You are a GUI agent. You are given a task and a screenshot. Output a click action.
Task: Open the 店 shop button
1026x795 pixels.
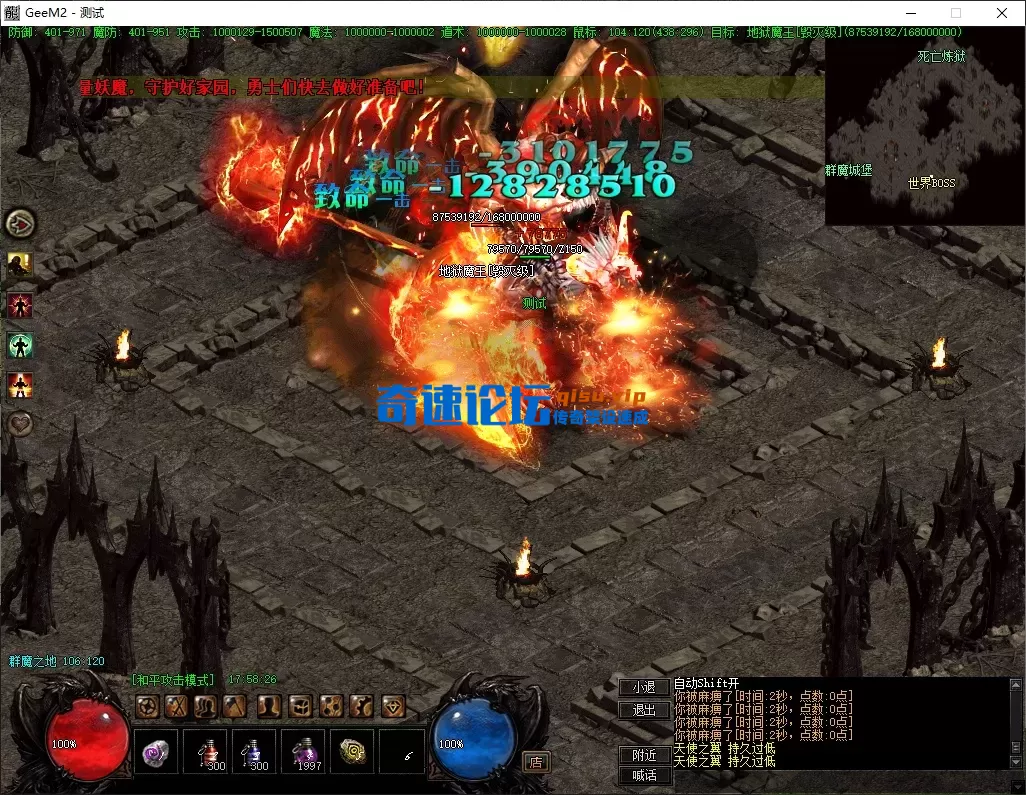click(537, 762)
